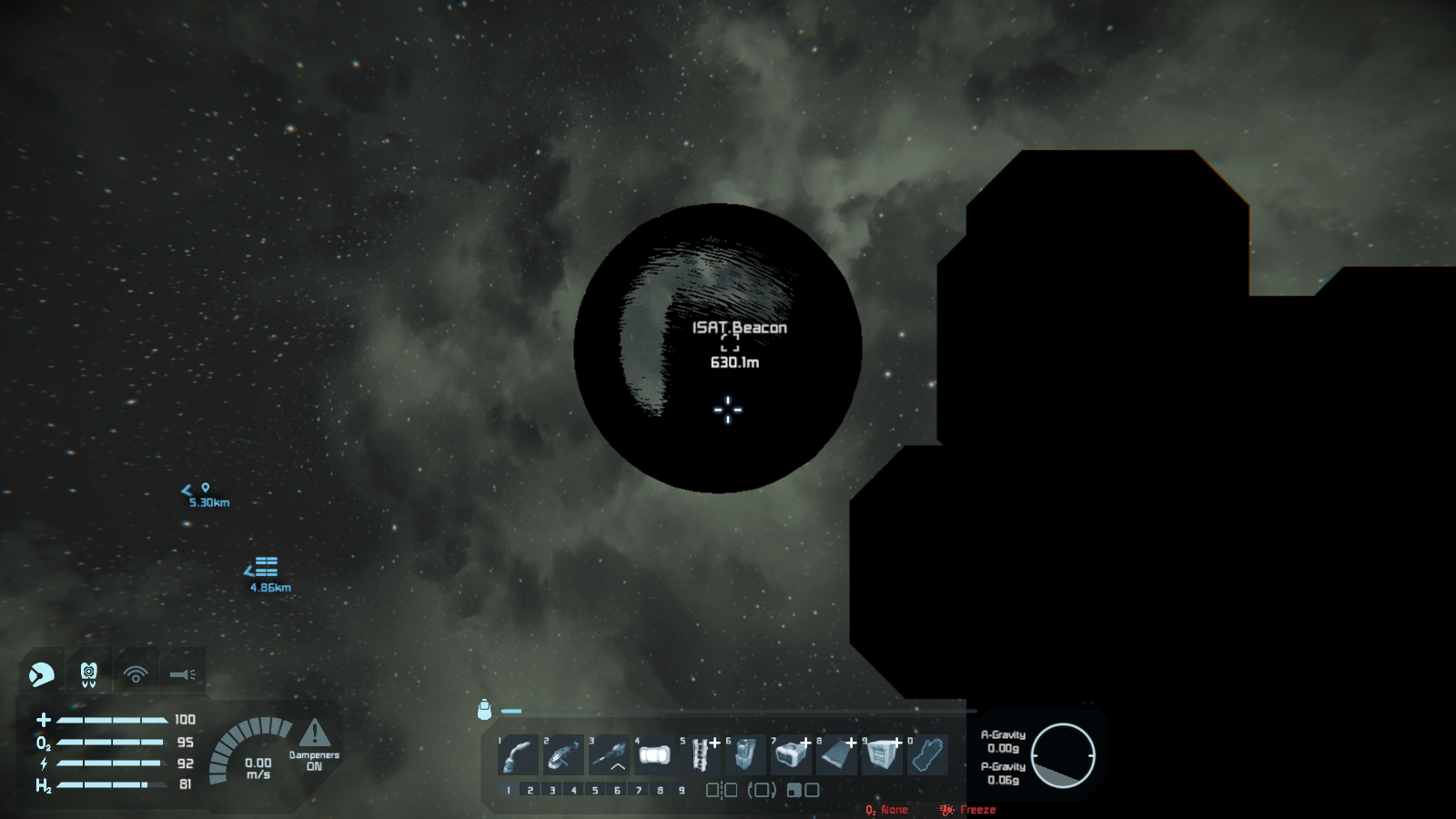The height and width of the screenshot is (819, 1456).
Task: Select the flat panel block in slot 8
Action: point(836,755)
